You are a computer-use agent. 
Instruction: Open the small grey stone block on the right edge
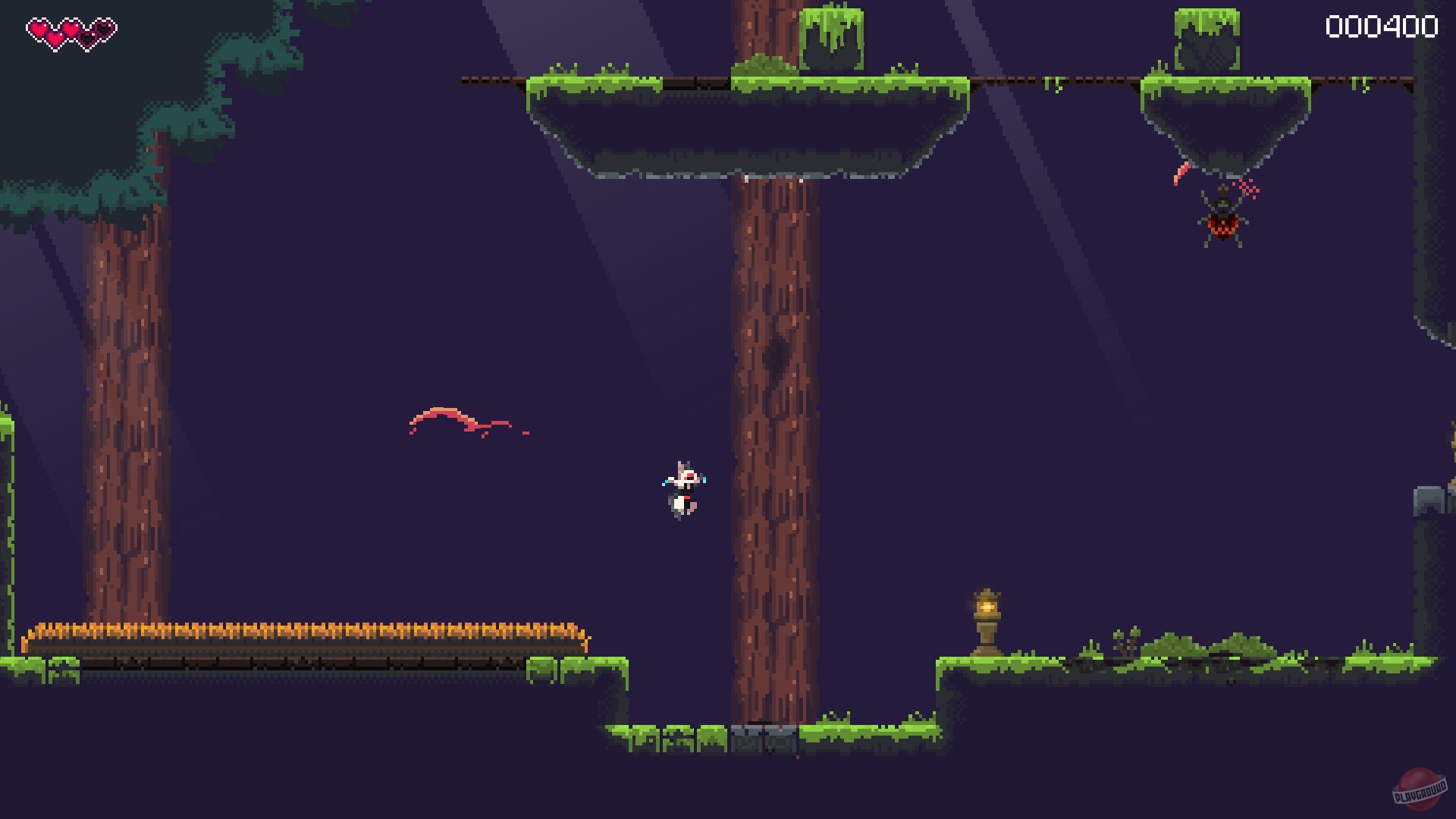point(1427,502)
